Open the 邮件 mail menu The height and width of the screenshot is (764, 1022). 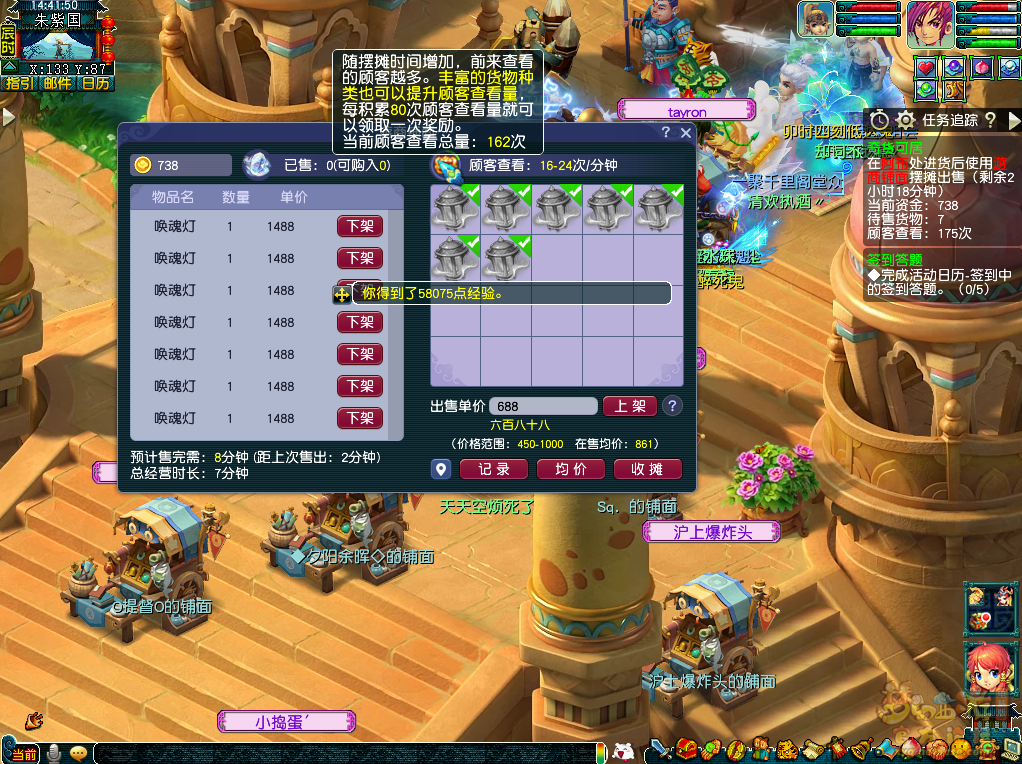click(x=57, y=83)
